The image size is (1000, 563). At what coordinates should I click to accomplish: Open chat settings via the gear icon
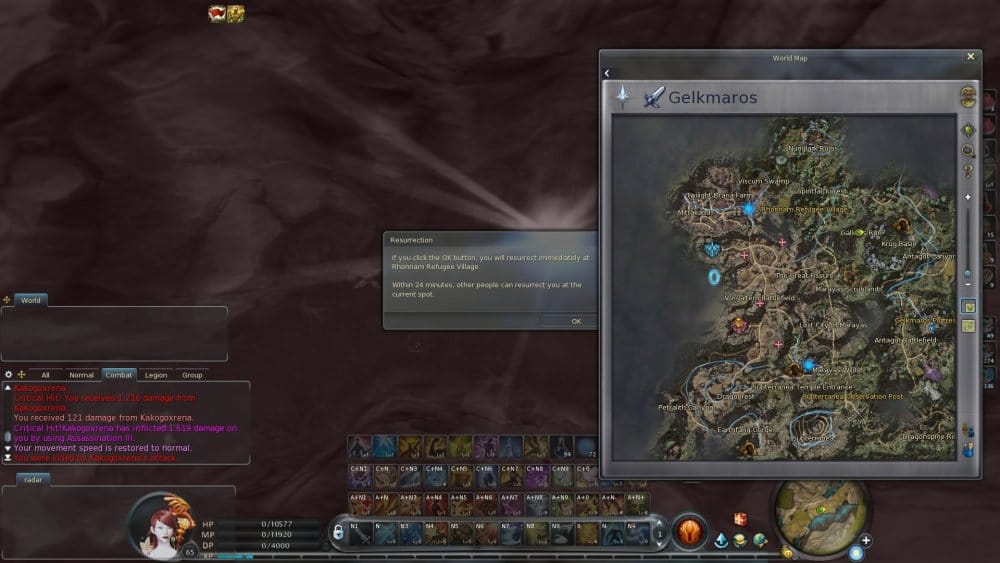point(9,375)
